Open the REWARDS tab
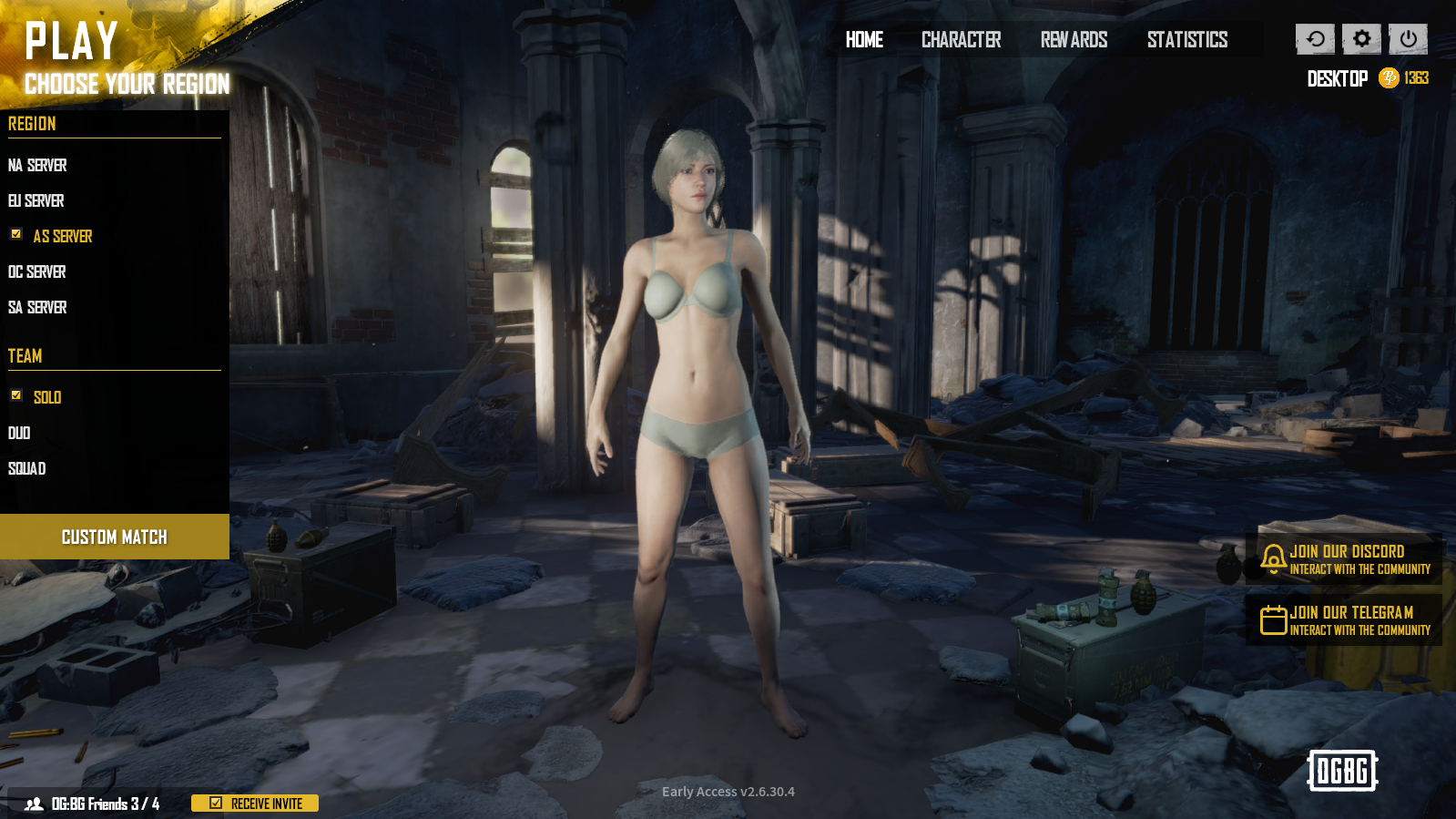This screenshot has height=819, width=1456. click(x=1074, y=40)
